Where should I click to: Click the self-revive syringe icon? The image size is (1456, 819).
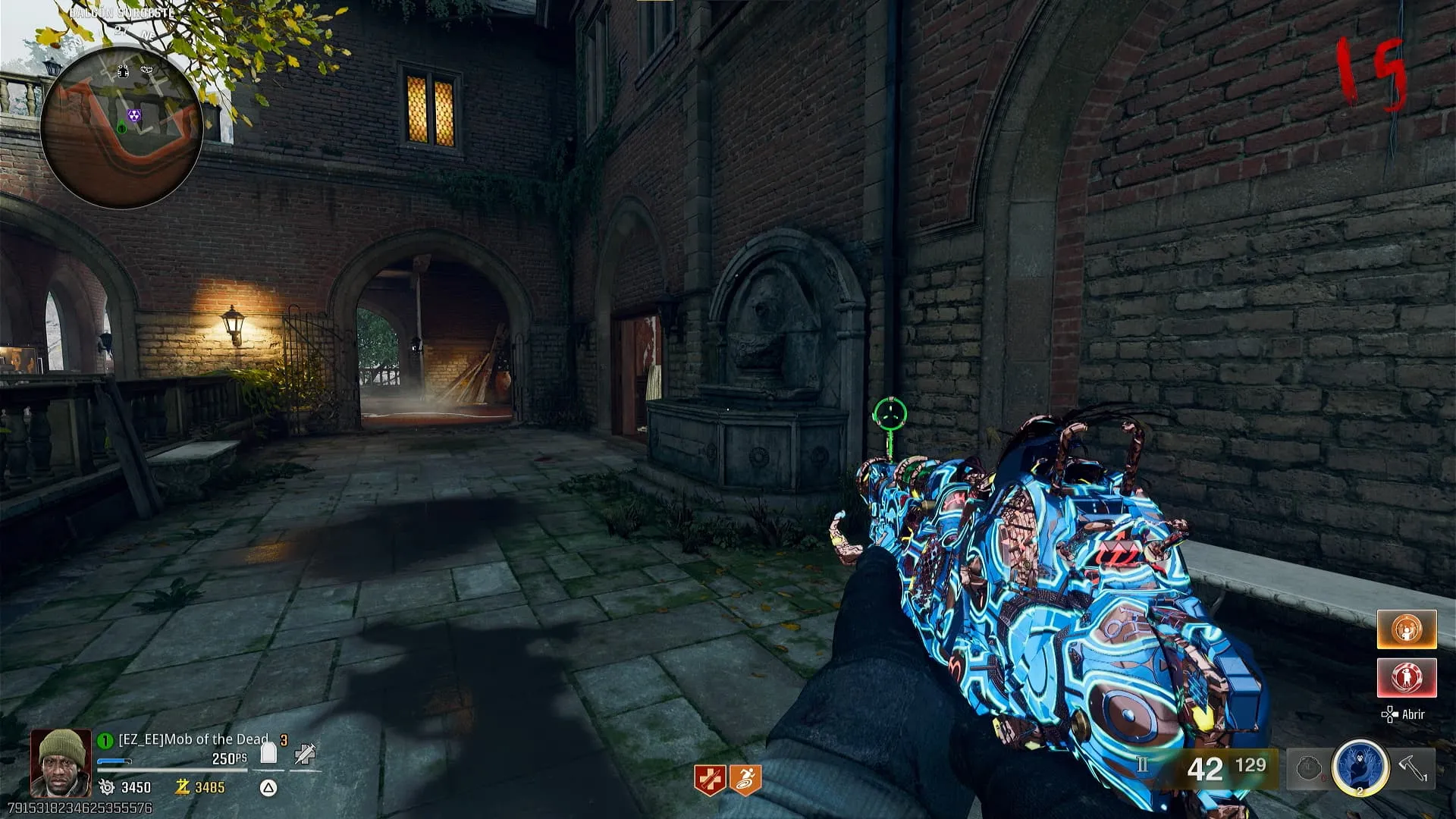pos(305,753)
